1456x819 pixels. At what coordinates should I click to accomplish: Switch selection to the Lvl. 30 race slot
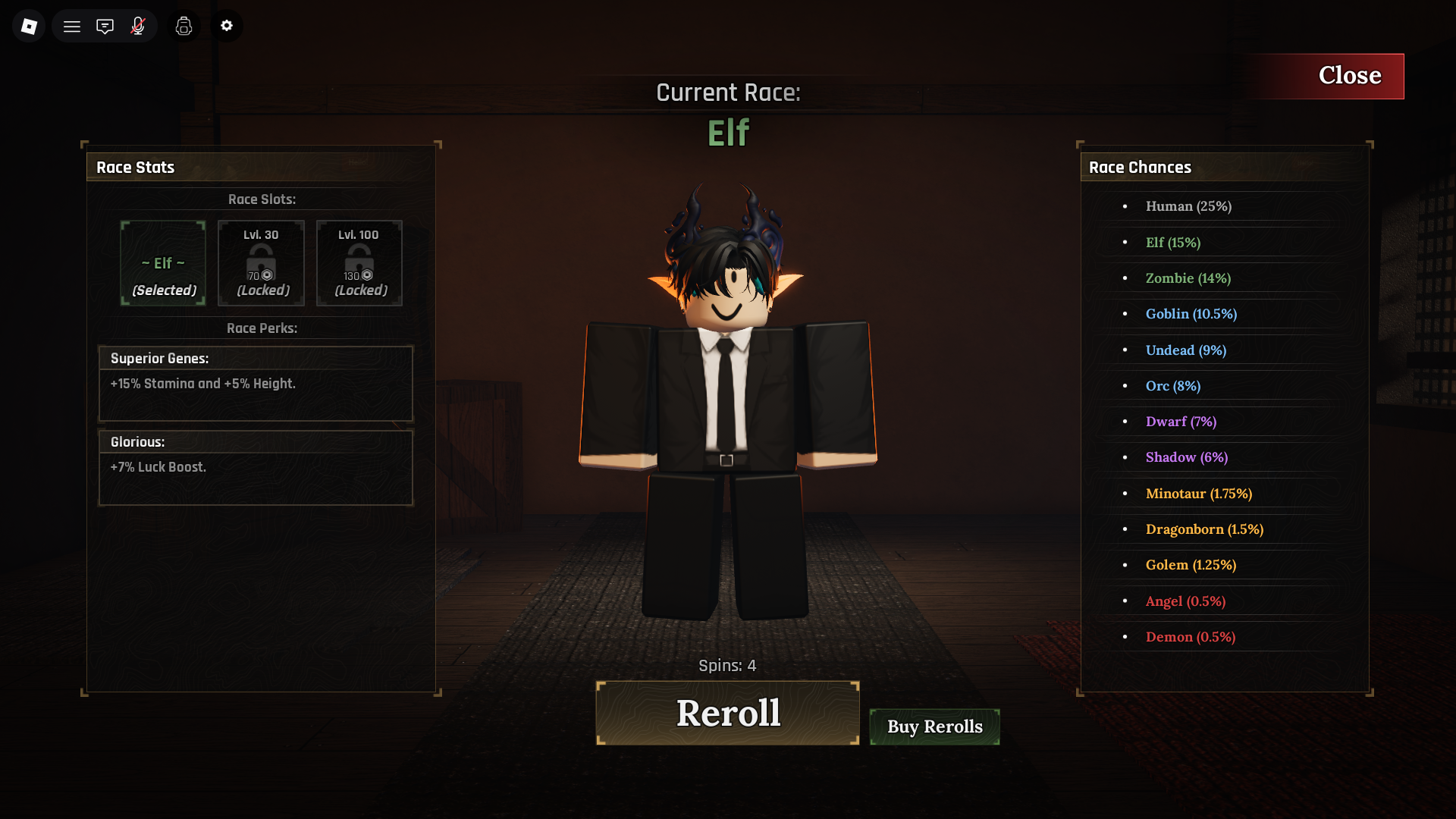coord(261,263)
